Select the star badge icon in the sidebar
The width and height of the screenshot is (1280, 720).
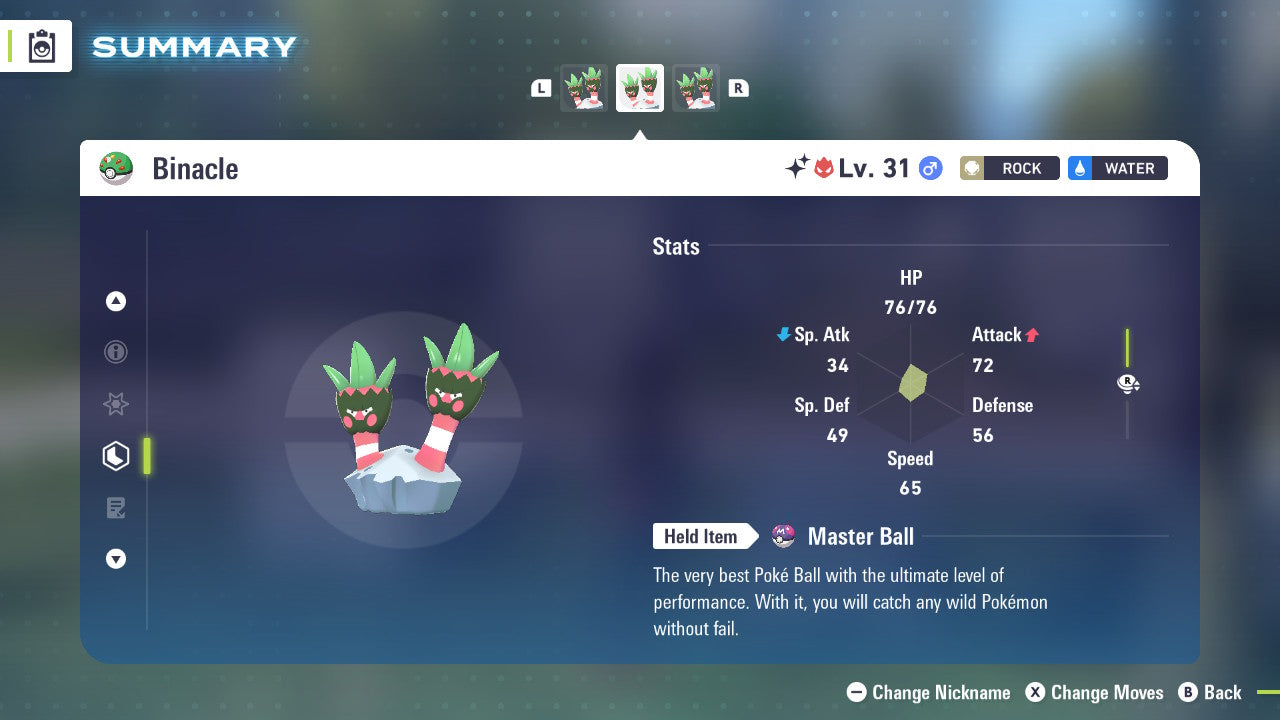coord(116,404)
